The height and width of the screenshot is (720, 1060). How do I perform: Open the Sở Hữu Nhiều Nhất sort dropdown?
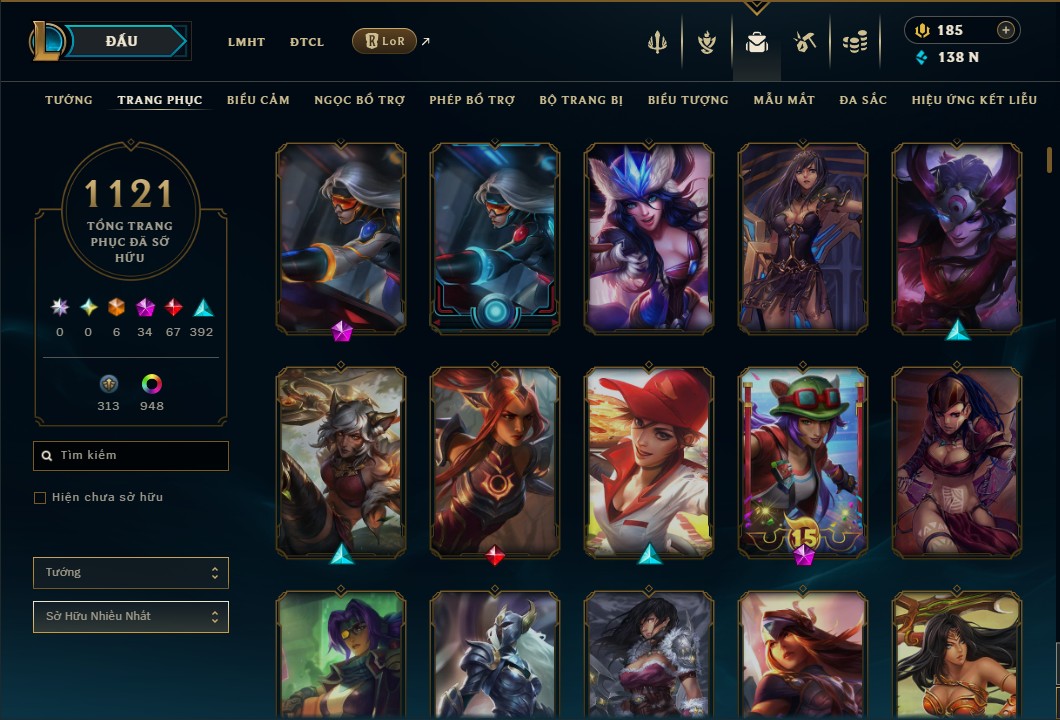pyautogui.click(x=131, y=617)
